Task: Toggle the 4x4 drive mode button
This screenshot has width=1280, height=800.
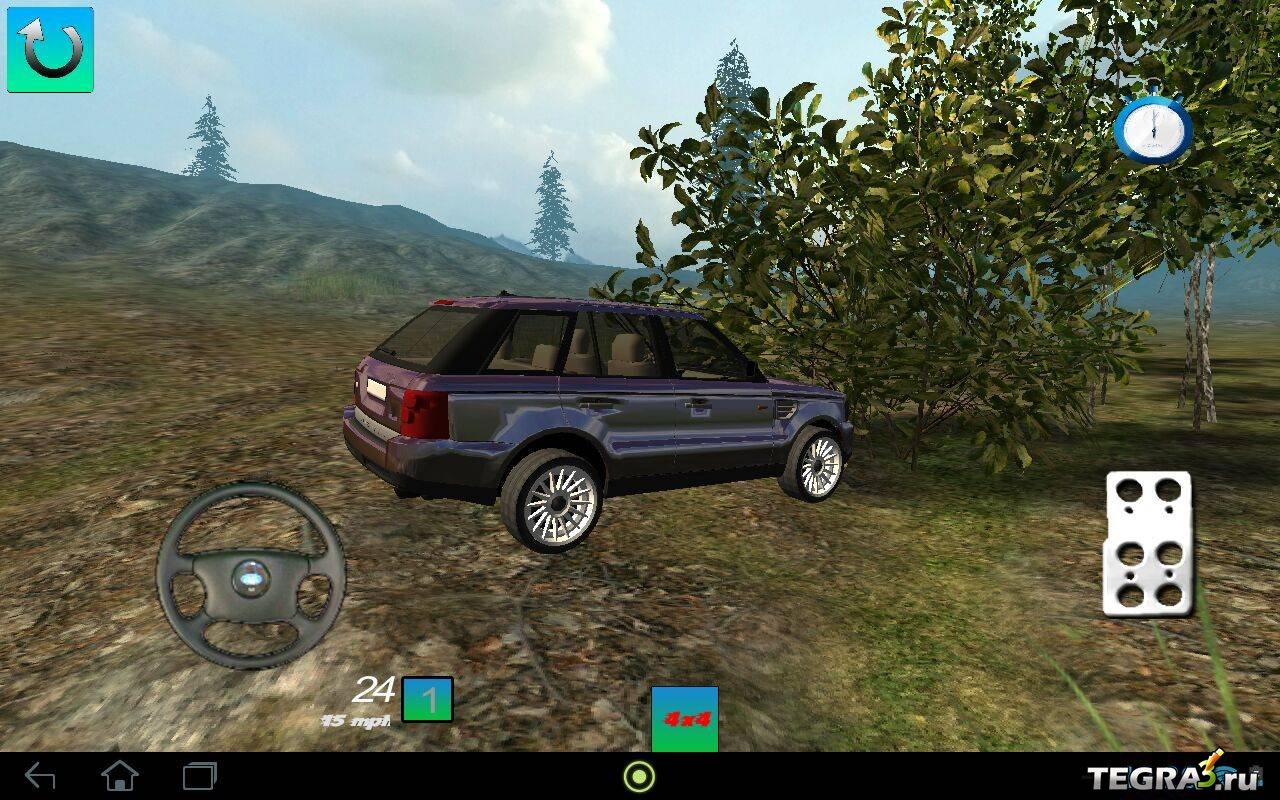Action: pos(684,718)
